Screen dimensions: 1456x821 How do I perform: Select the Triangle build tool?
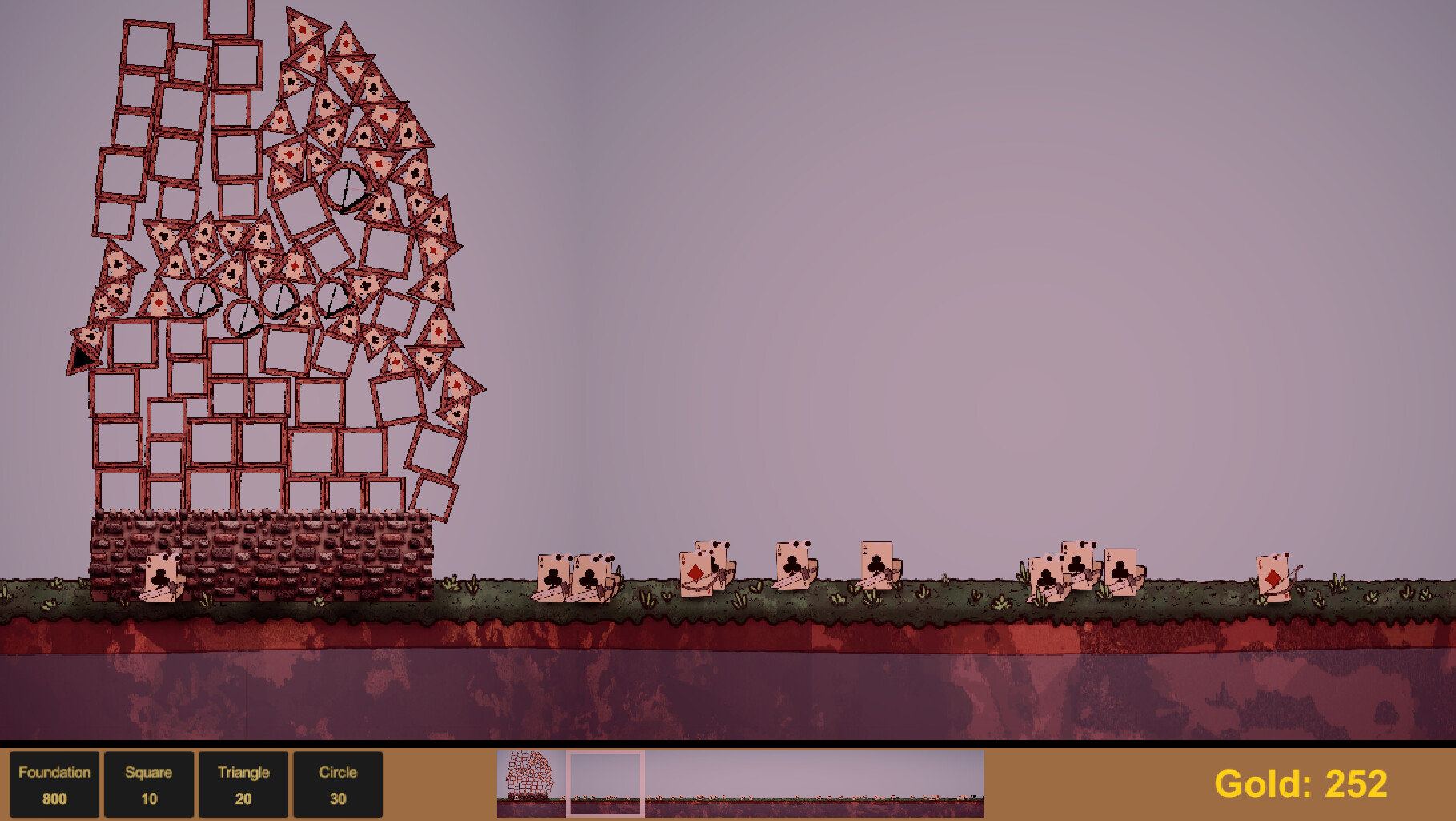(x=244, y=783)
